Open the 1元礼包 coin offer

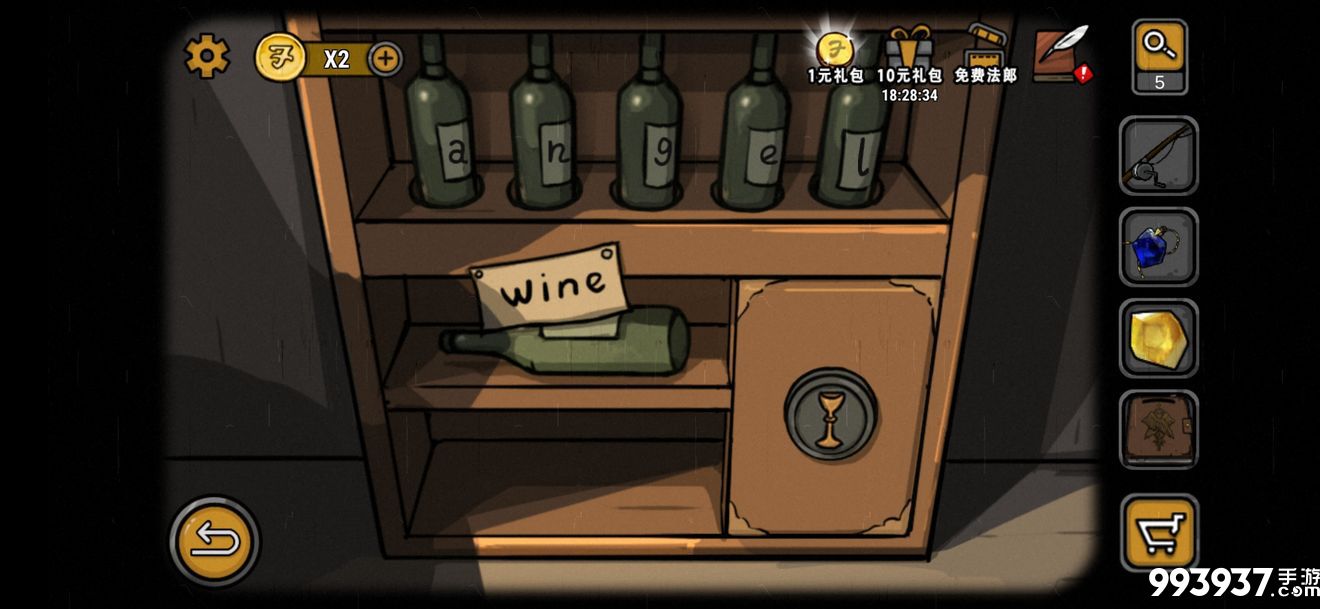click(x=835, y=55)
